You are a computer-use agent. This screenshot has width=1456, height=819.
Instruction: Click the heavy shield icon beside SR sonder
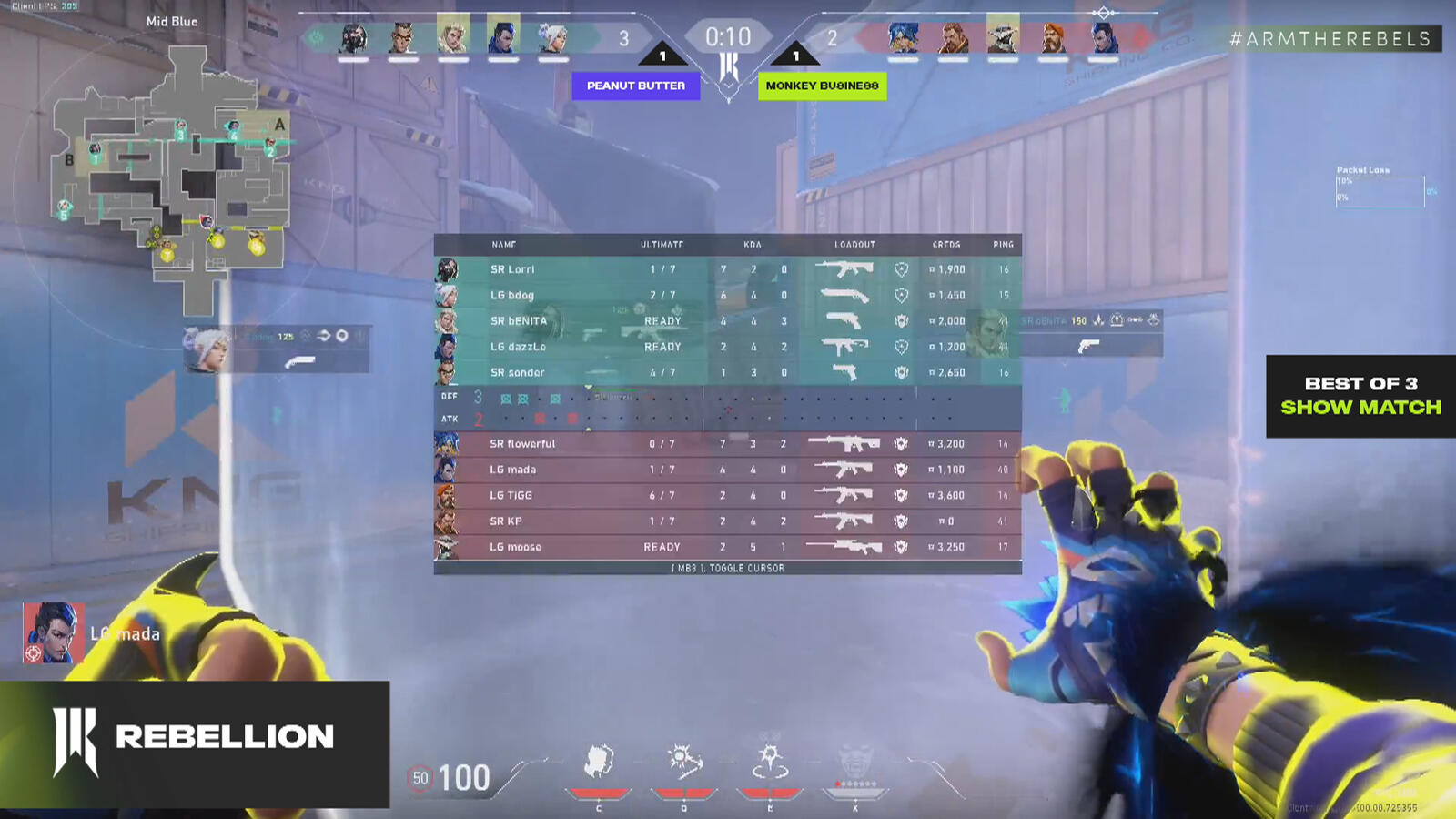900,372
